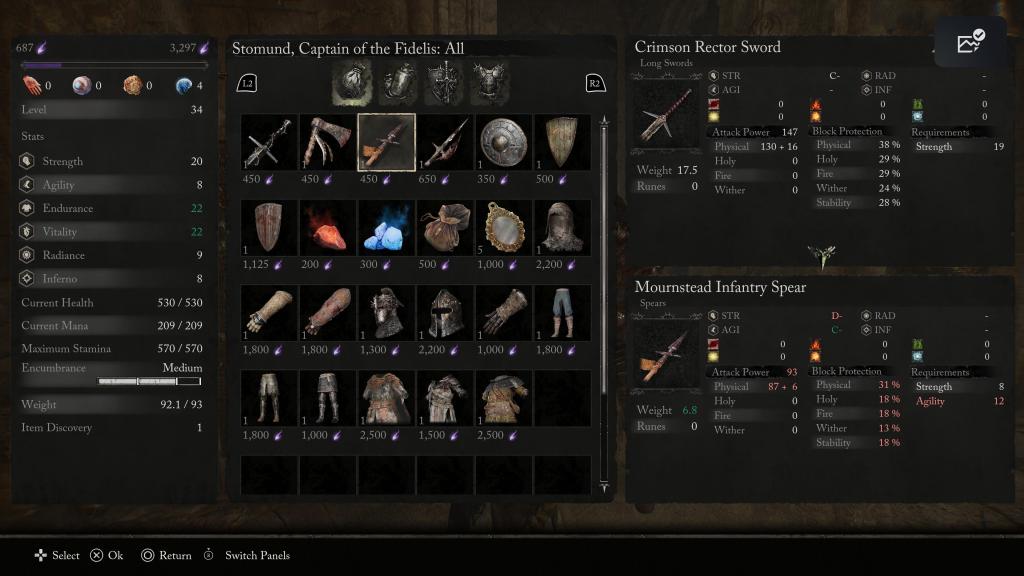This screenshot has width=1024, height=576.
Task: Select the blue glowing crystals for 300
Action: [x=387, y=227]
